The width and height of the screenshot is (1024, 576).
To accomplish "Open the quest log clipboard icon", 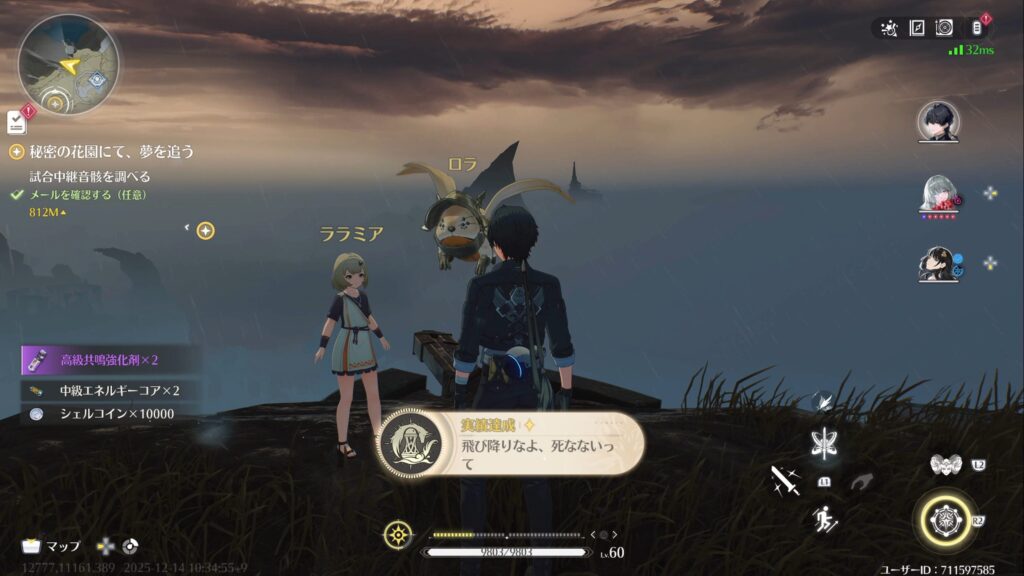I will click(x=17, y=122).
